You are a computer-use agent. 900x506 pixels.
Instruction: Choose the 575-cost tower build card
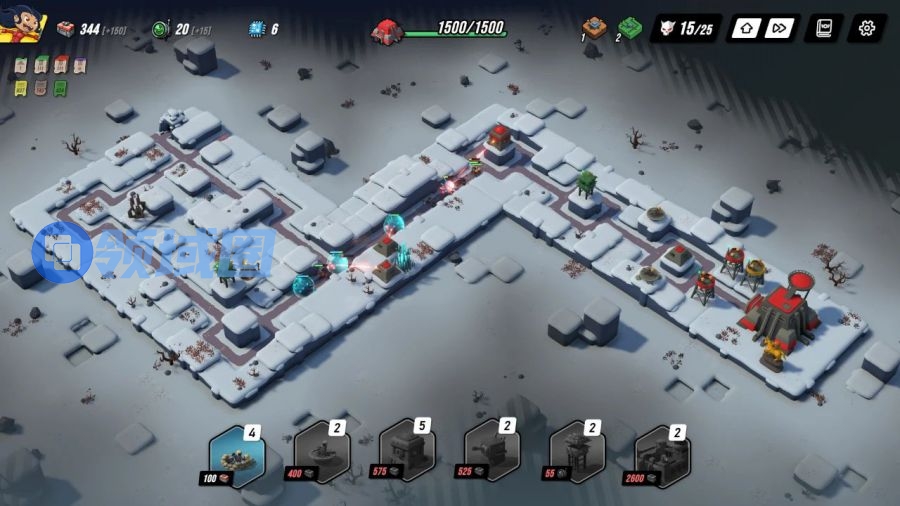click(407, 456)
